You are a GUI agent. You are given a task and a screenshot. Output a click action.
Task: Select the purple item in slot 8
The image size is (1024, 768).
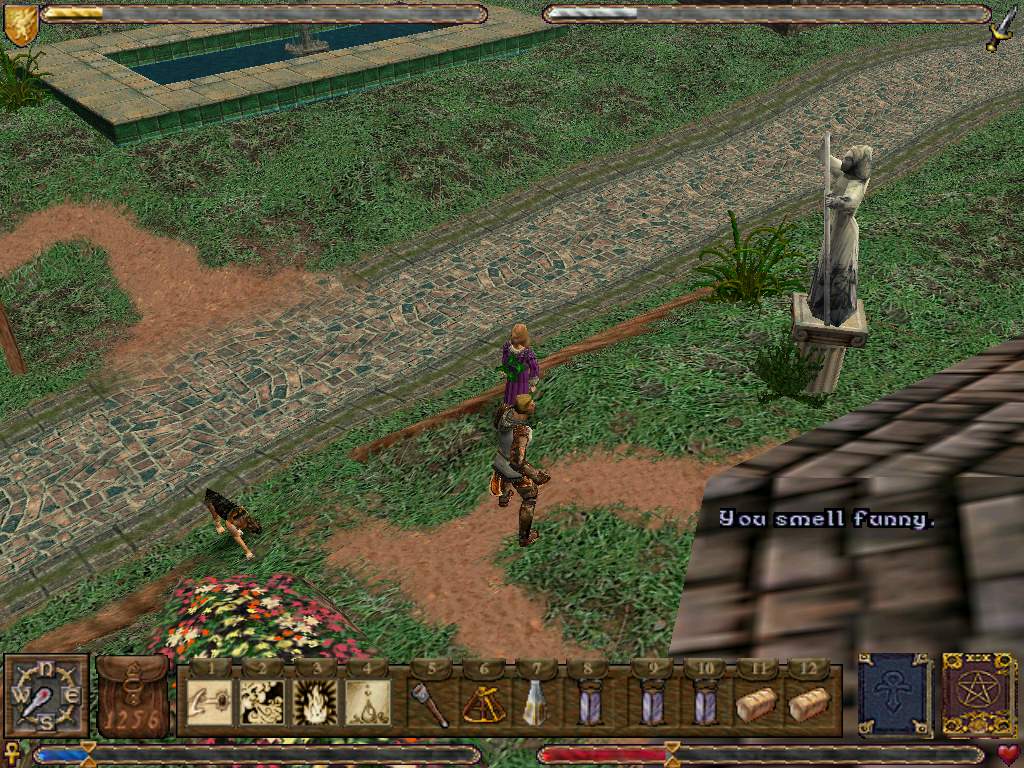588,702
